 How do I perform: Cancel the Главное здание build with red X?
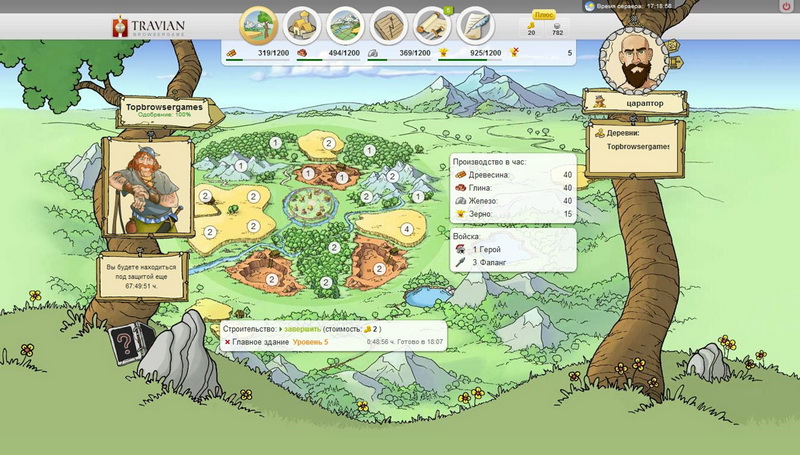click(228, 342)
